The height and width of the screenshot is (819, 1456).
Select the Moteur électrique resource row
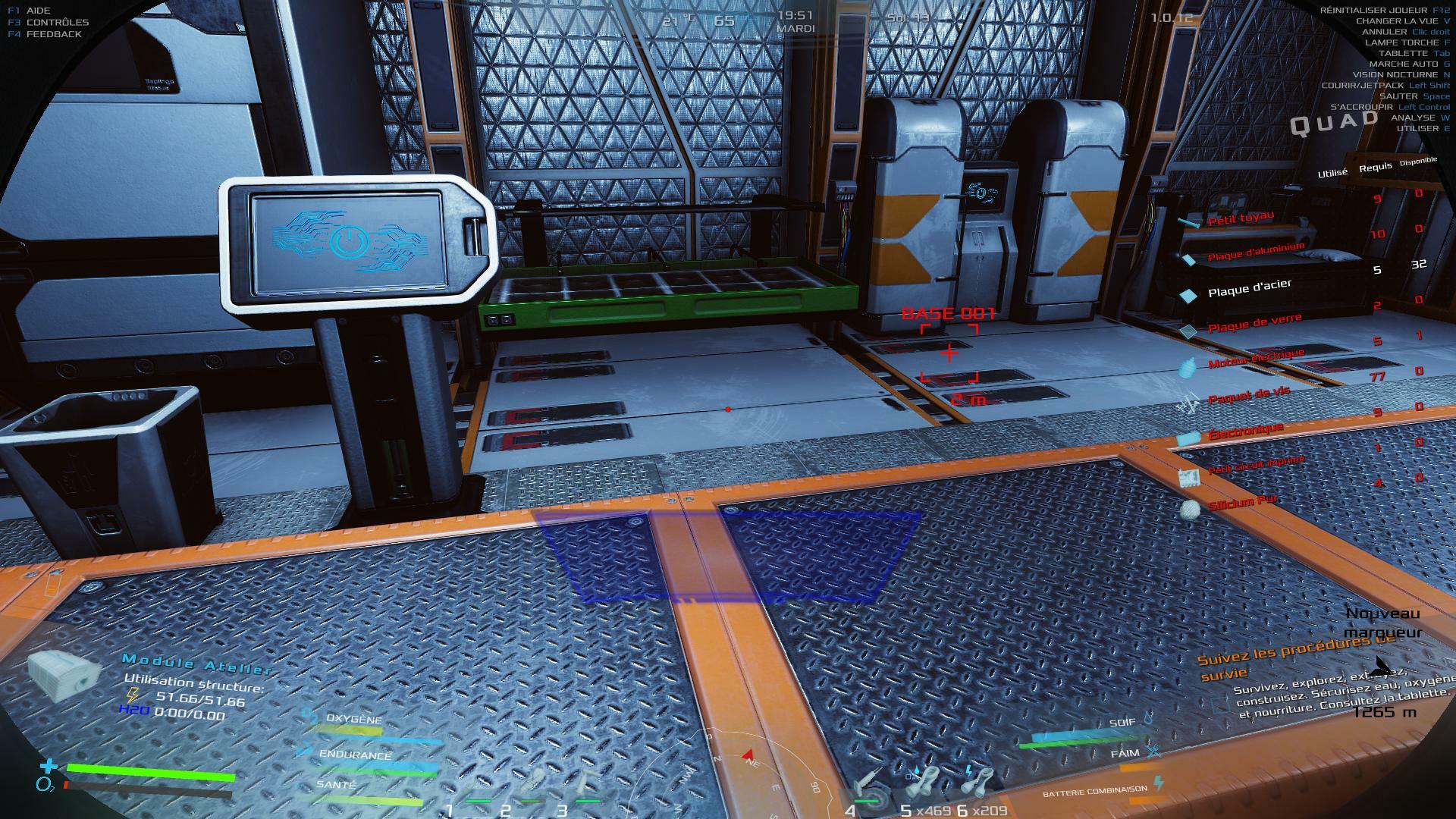click(1256, 359)
